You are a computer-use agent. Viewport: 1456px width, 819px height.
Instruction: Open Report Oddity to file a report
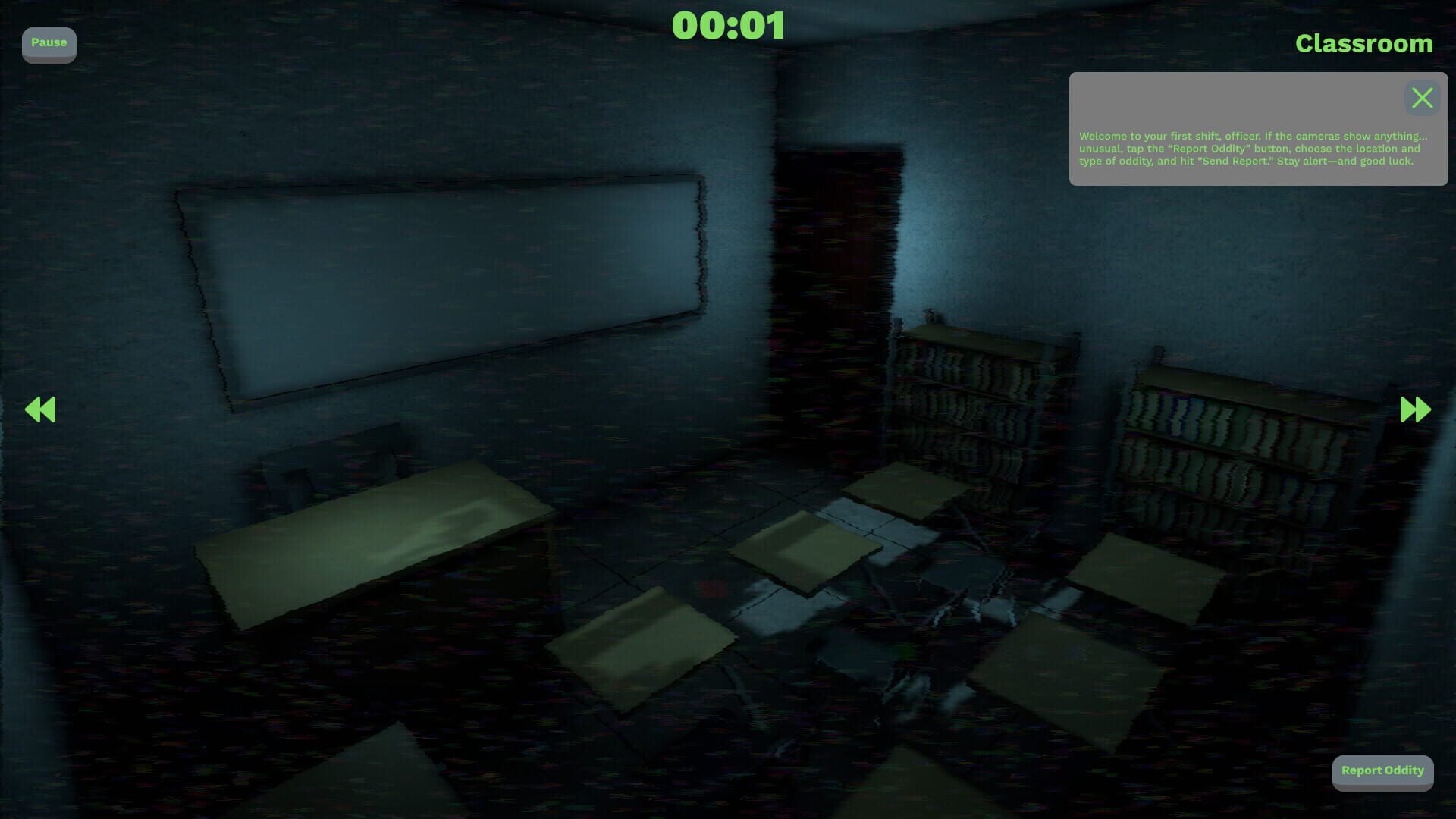[1382, 770]
